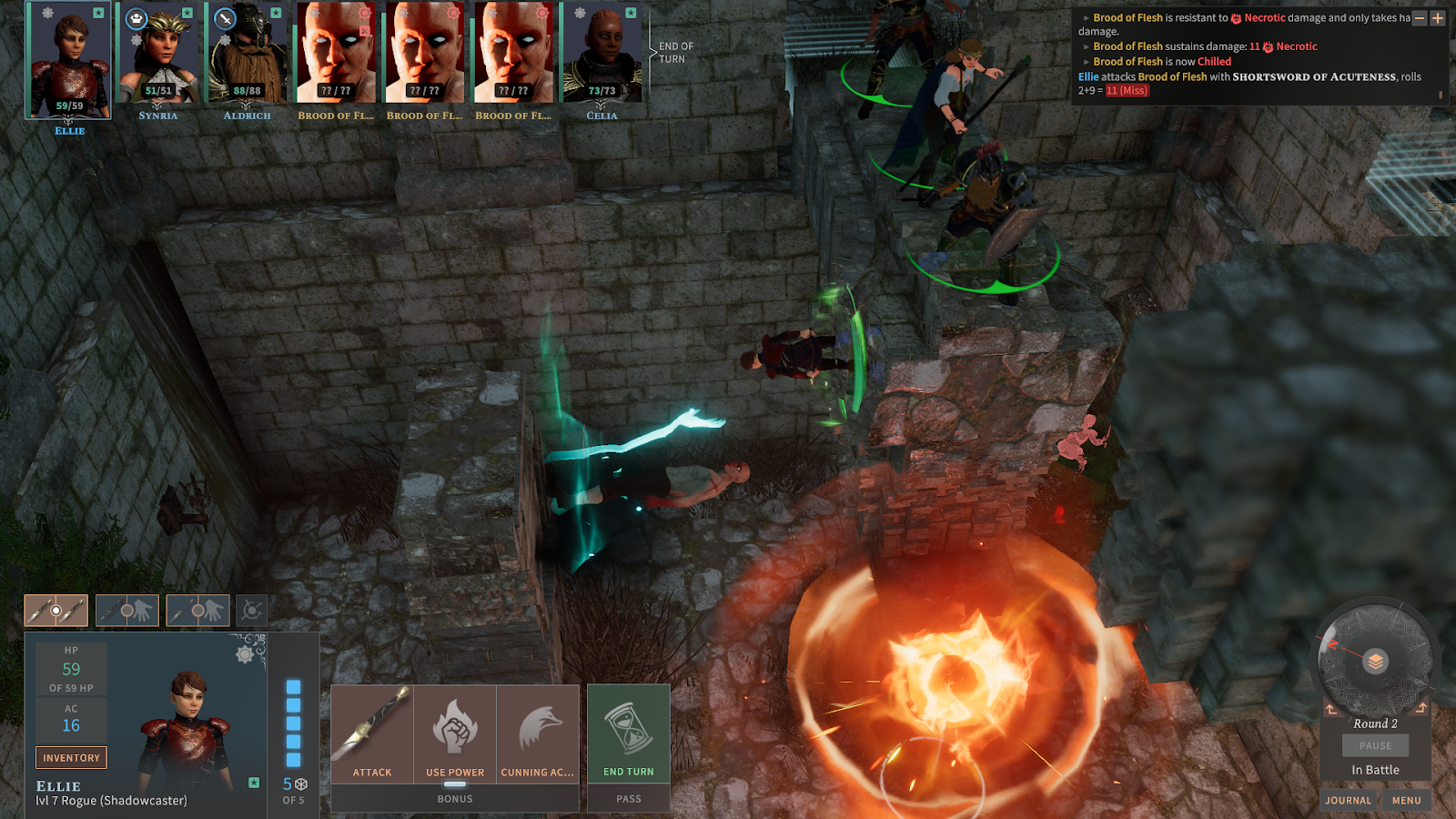1456x819 pixels.
Task: Click the settings gear on Ellie's panel
Action: tap(244, 653)
